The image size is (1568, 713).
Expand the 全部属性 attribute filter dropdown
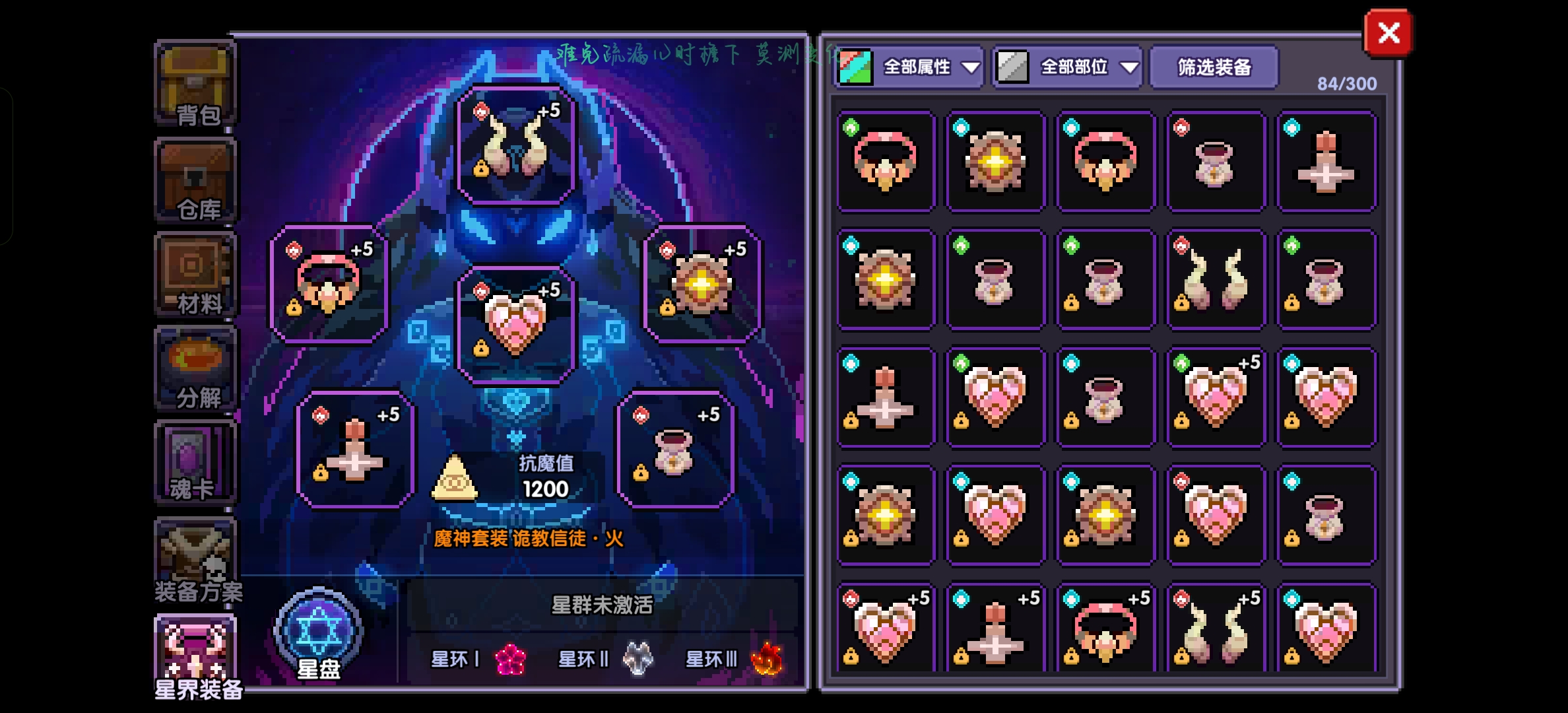point(924,66)
